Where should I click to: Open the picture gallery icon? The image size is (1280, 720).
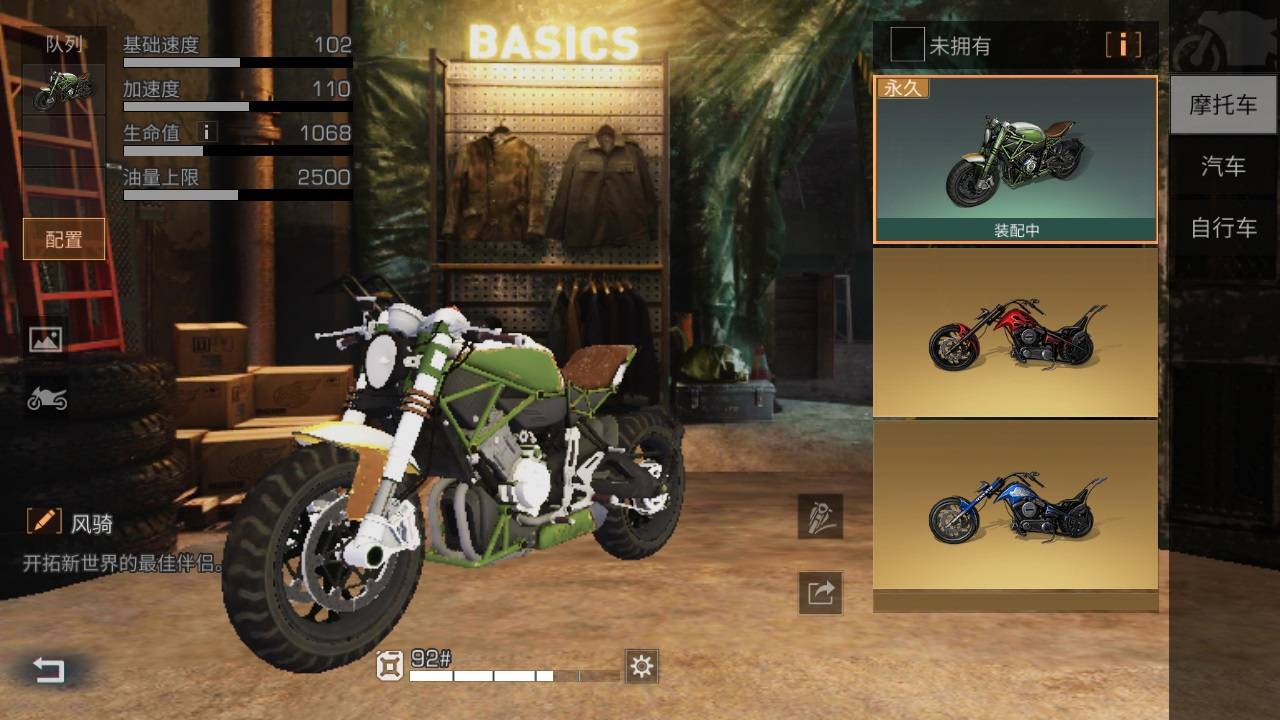[46, 339]
